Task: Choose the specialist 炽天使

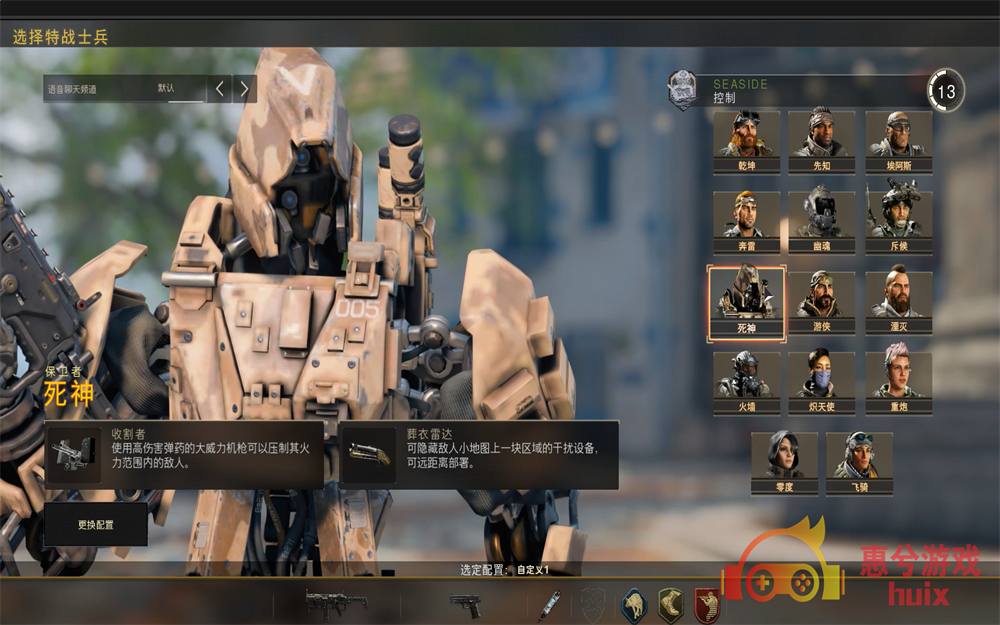Action: coord(821,383)
